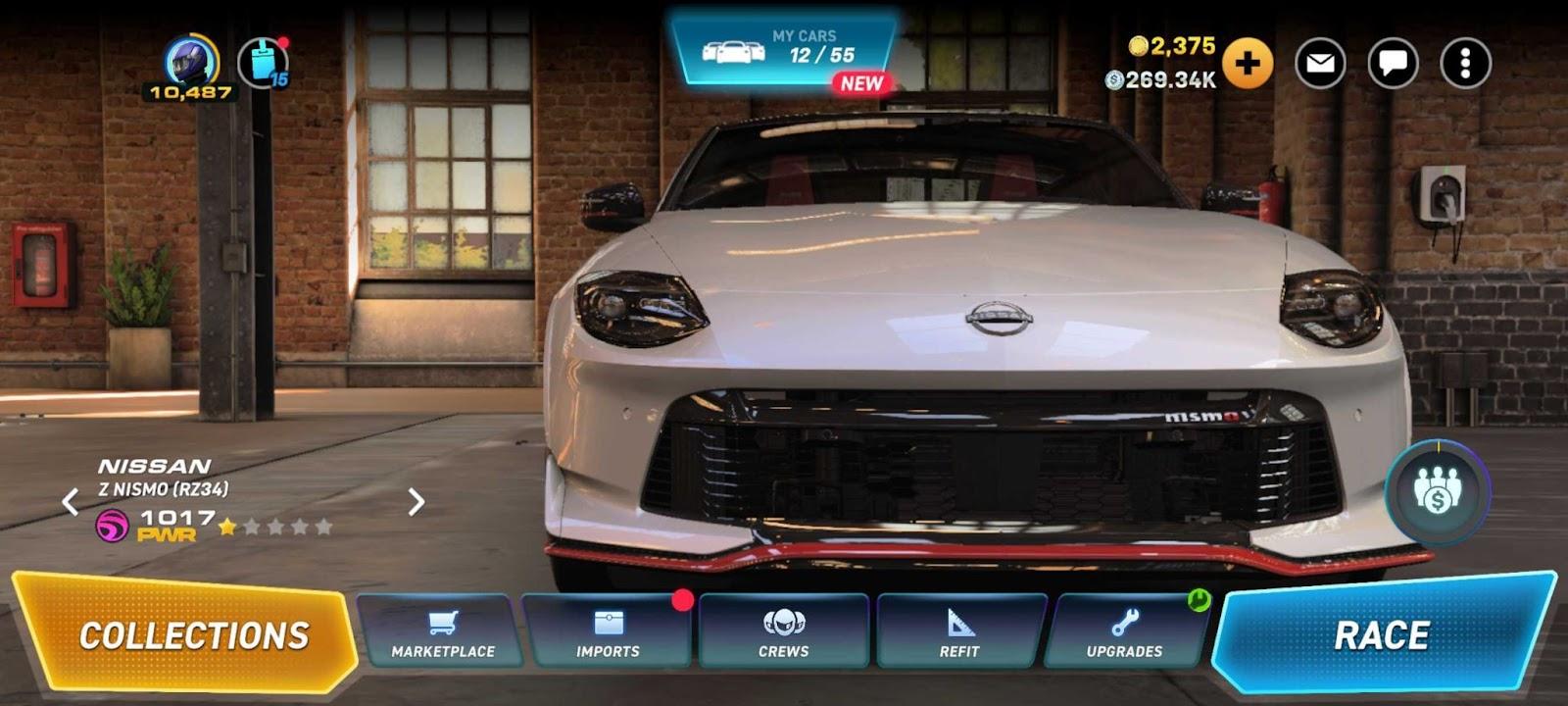
Task: View the player helmet profile
Action: tap(190, 63)
